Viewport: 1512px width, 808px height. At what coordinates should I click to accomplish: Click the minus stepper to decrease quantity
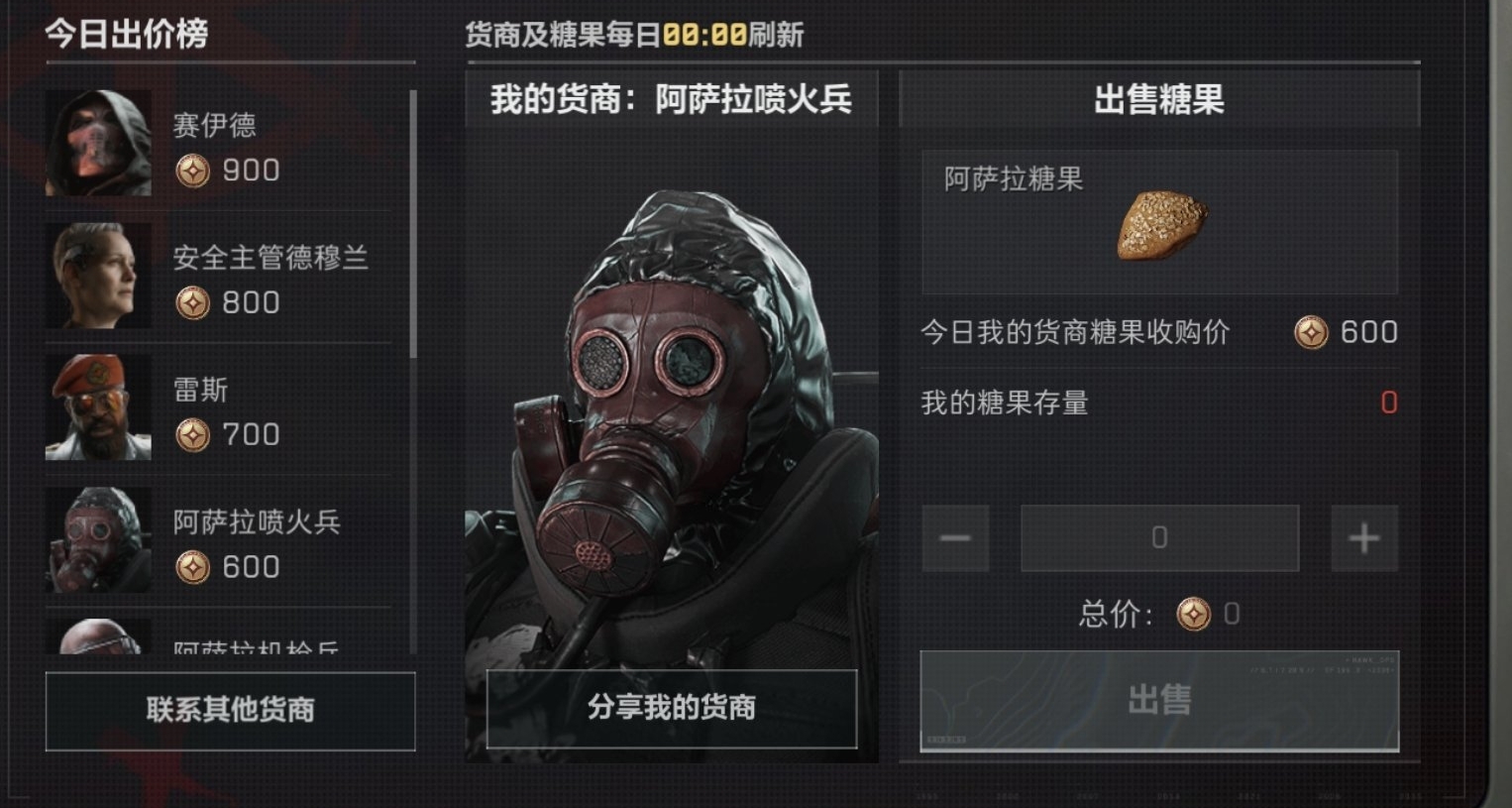coord(954,537)
